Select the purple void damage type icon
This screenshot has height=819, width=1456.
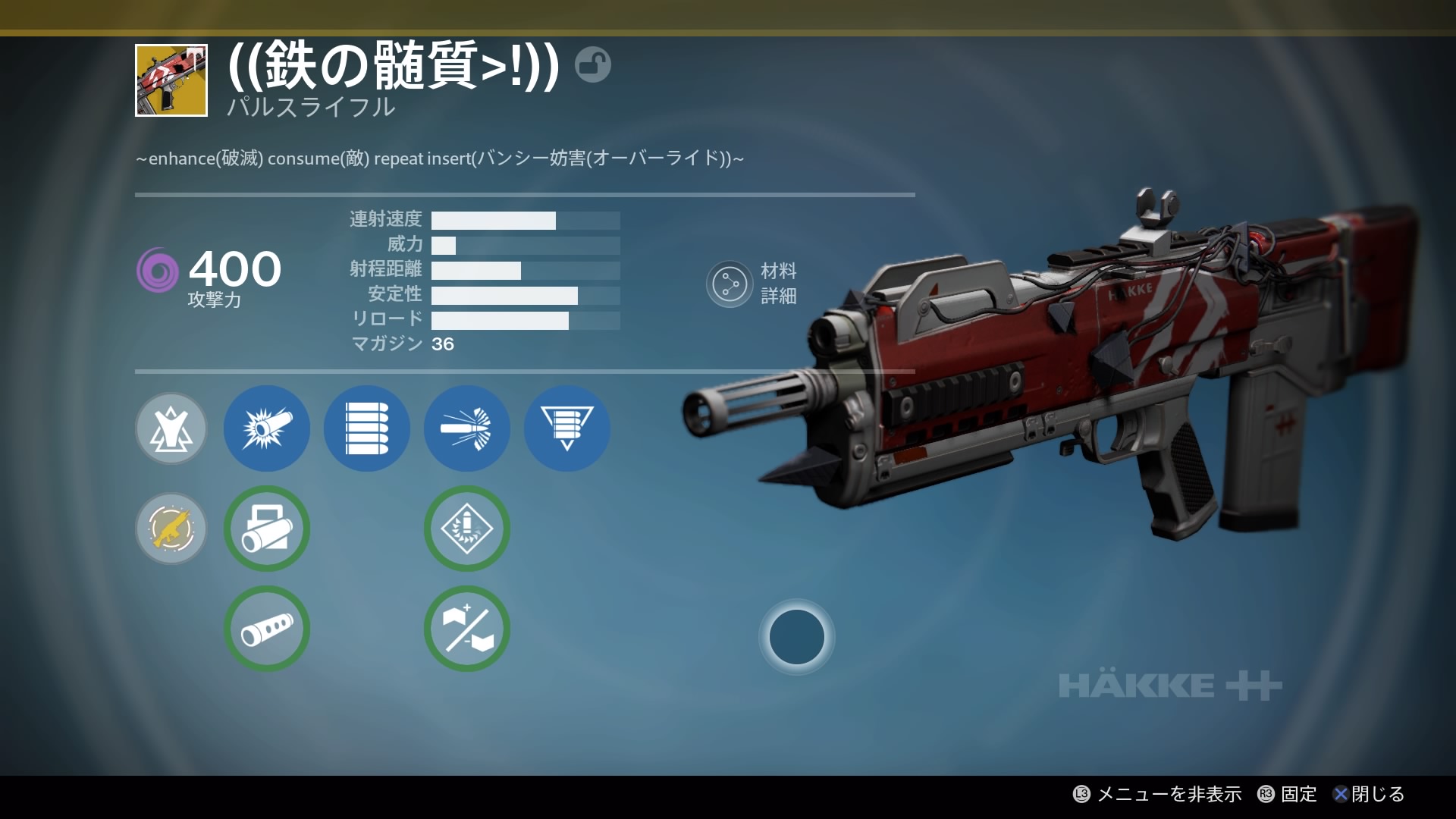(x=158, y=270)
